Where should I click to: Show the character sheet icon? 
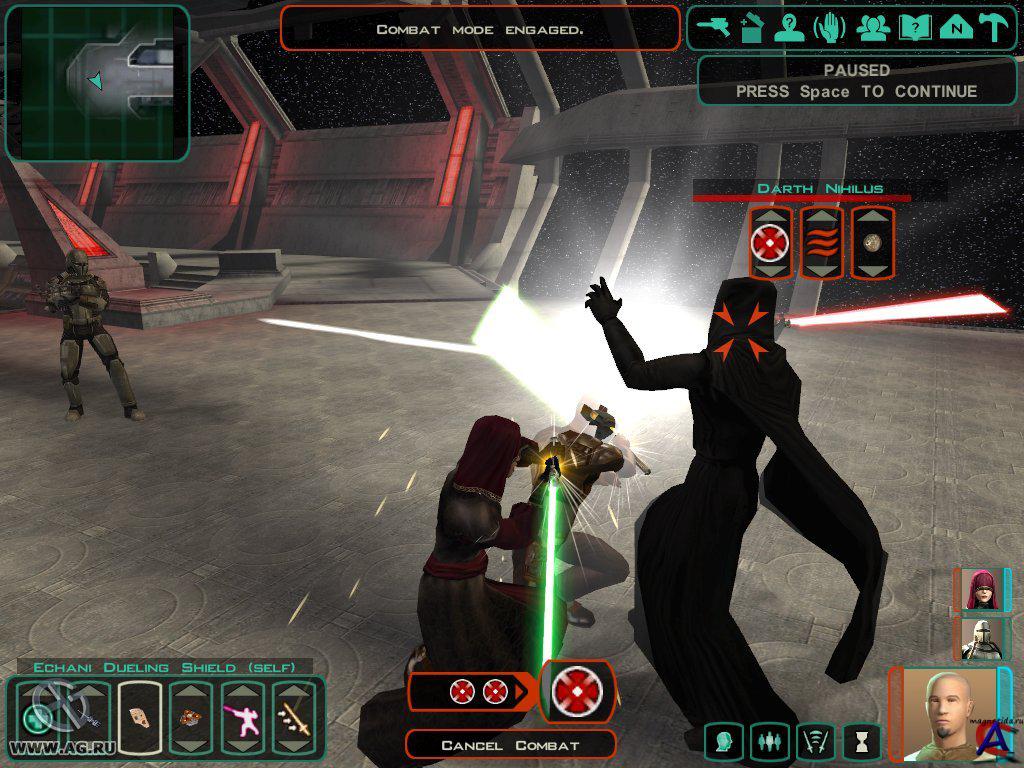point(790,28)
